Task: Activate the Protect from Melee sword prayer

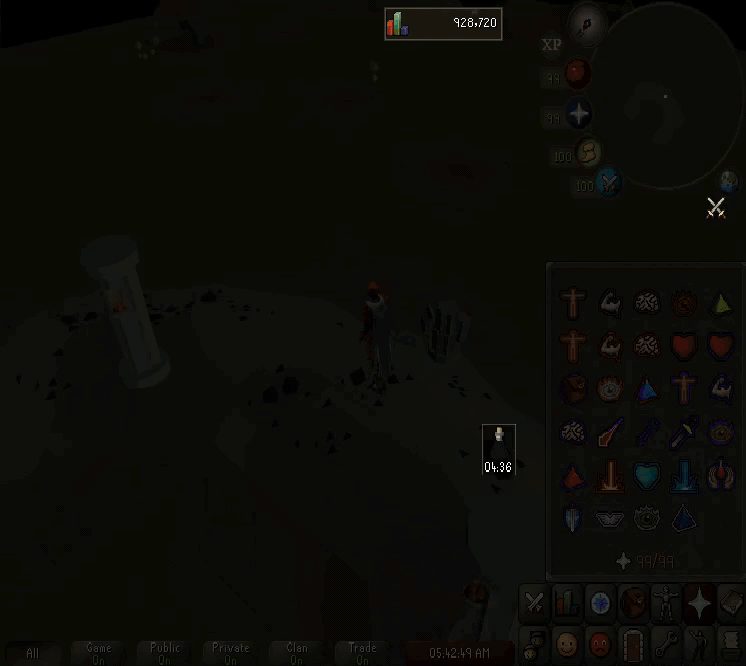Action: [683, 433]
